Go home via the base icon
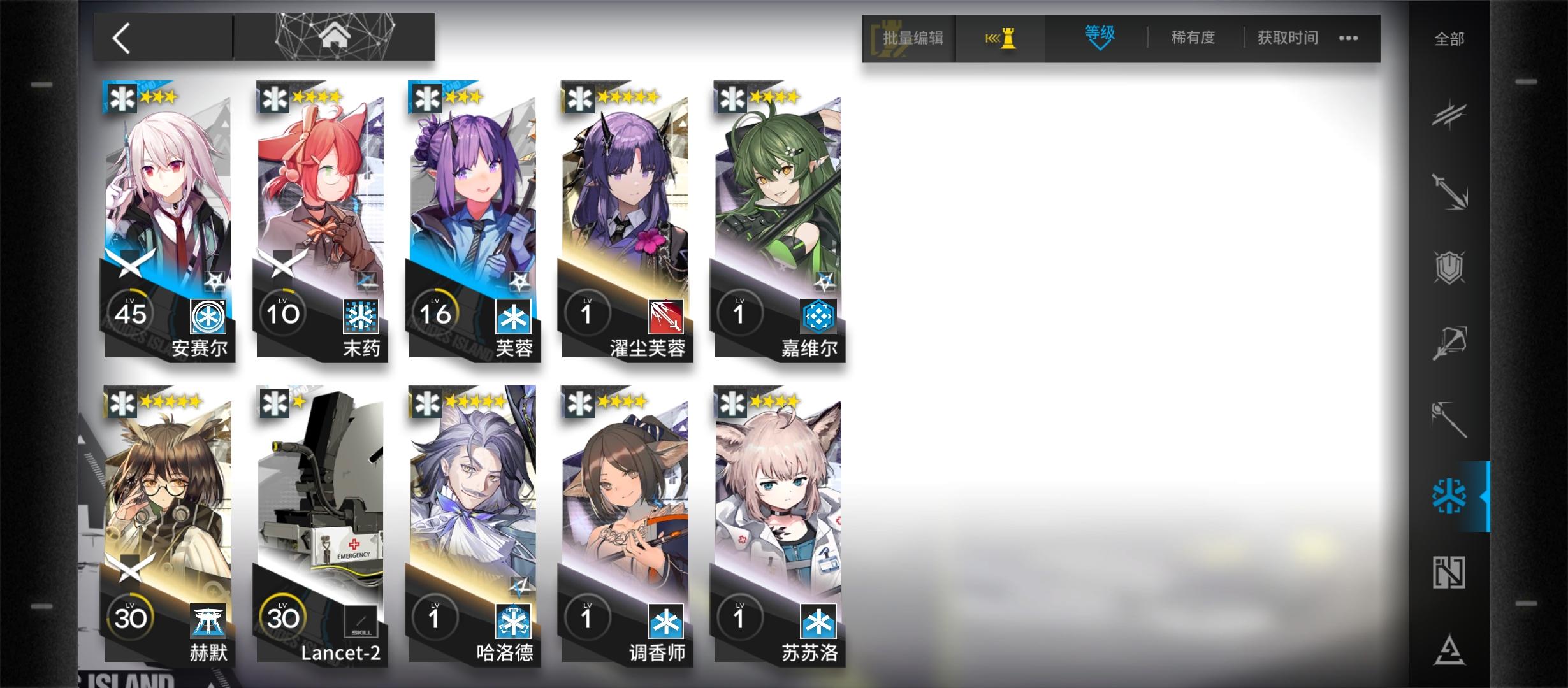Screen dimensions: 1568x688 (x=335, y=36)
